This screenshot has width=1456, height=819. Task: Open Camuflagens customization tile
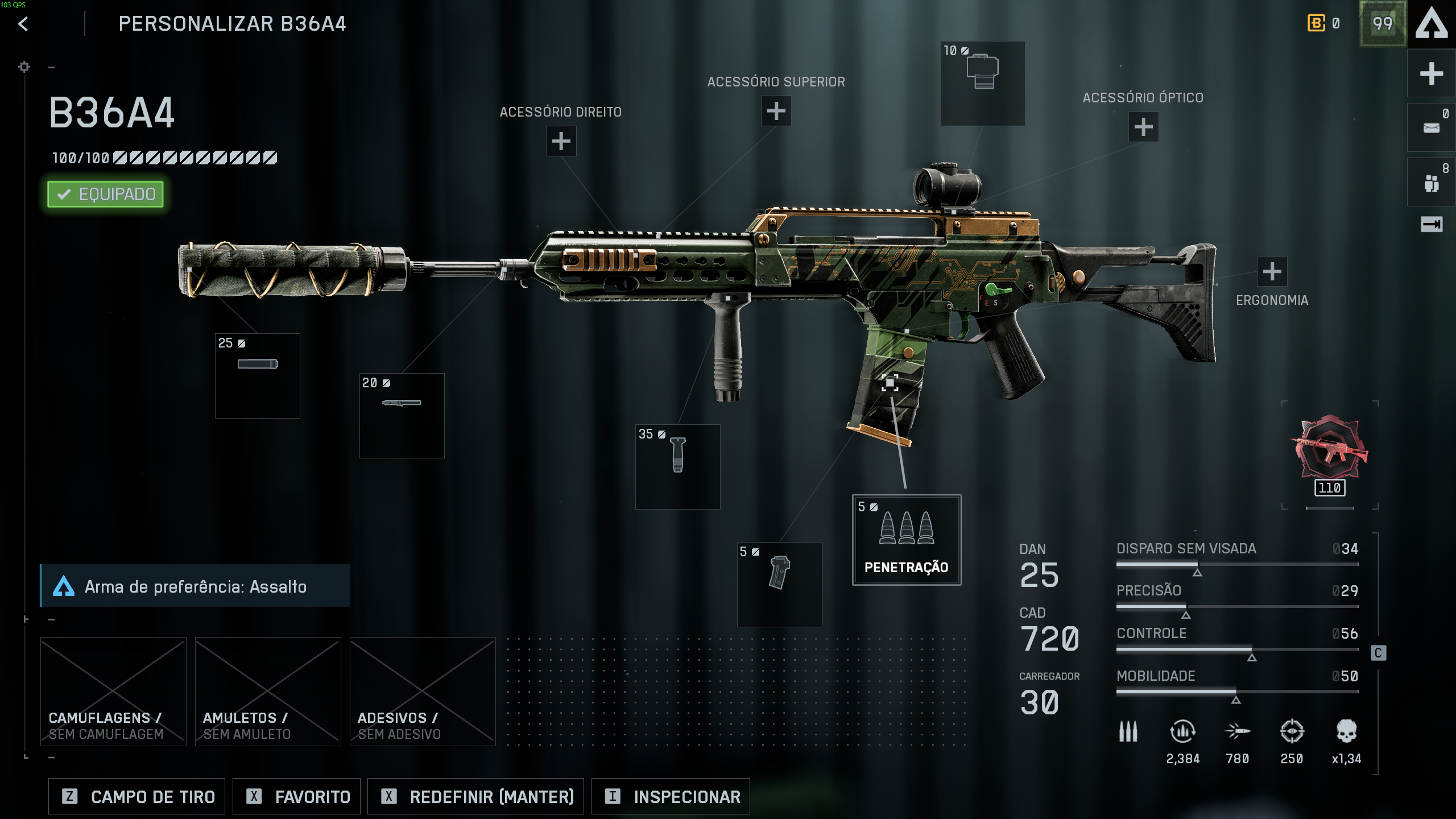coord(113,691)
